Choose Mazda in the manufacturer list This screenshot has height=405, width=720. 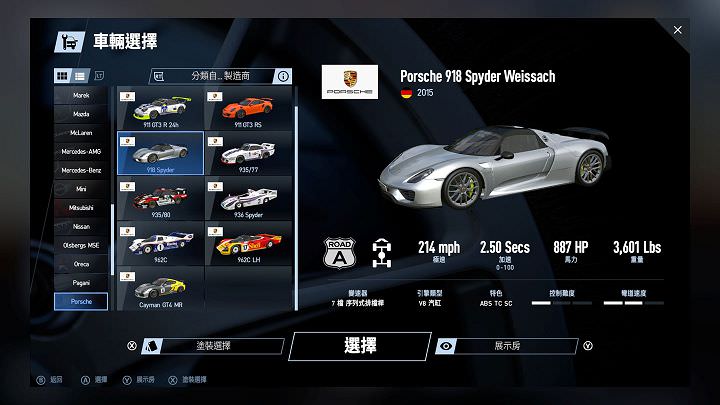click(x=81, y=114)
